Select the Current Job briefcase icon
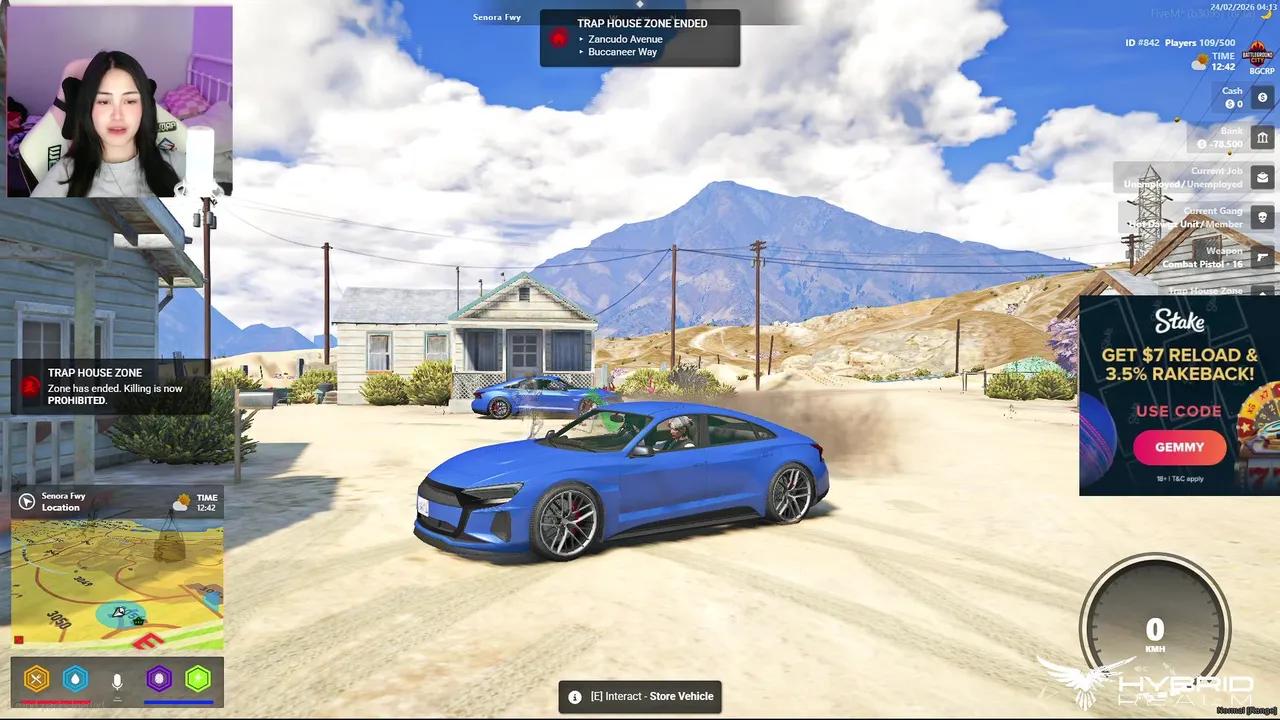 (x=1262, y=178)
